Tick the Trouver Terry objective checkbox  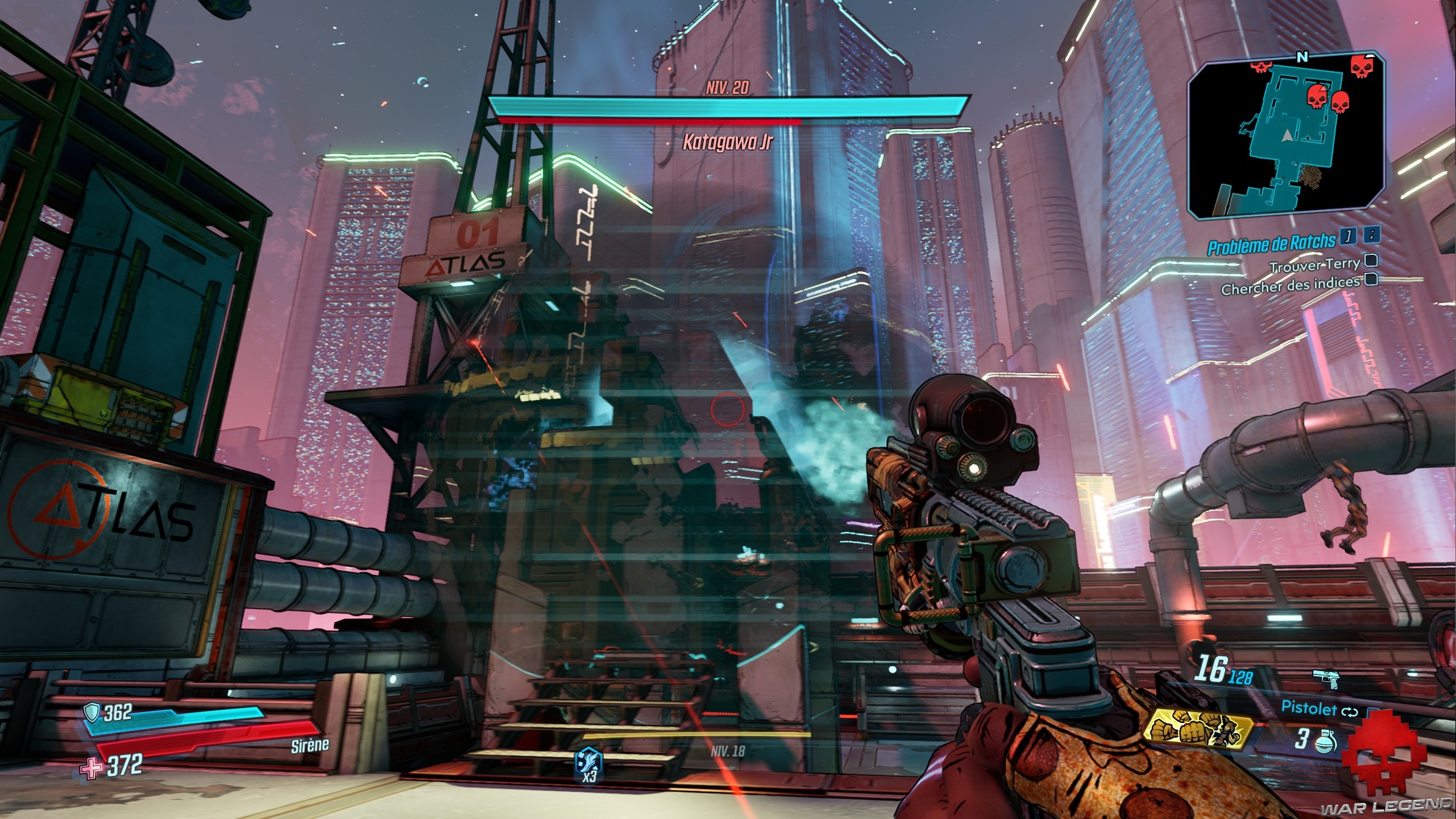coord(1371,261)
